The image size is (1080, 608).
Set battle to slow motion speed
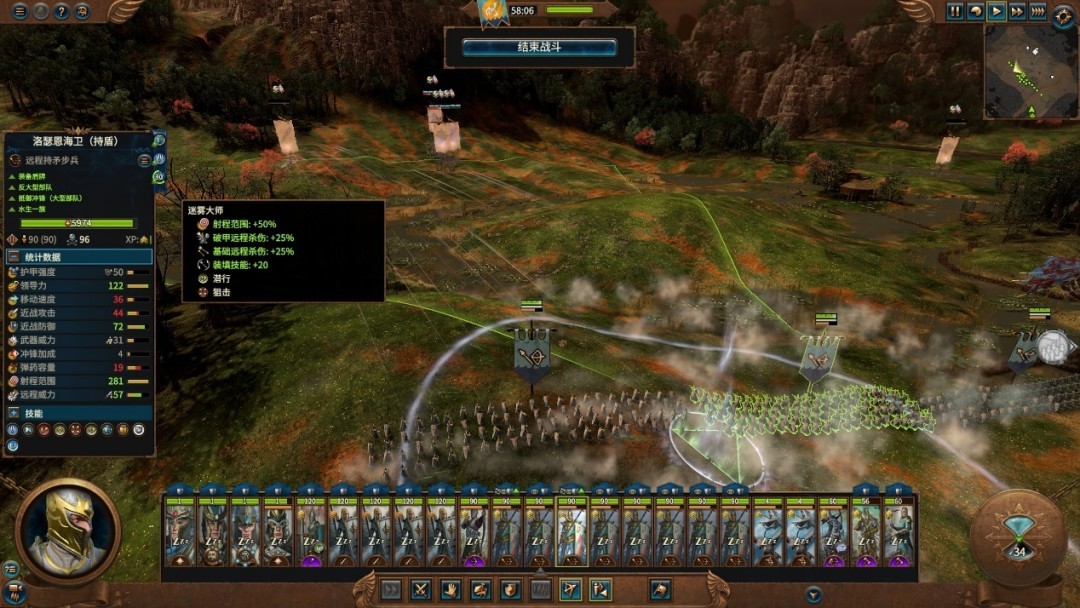(x=976, y=12)
